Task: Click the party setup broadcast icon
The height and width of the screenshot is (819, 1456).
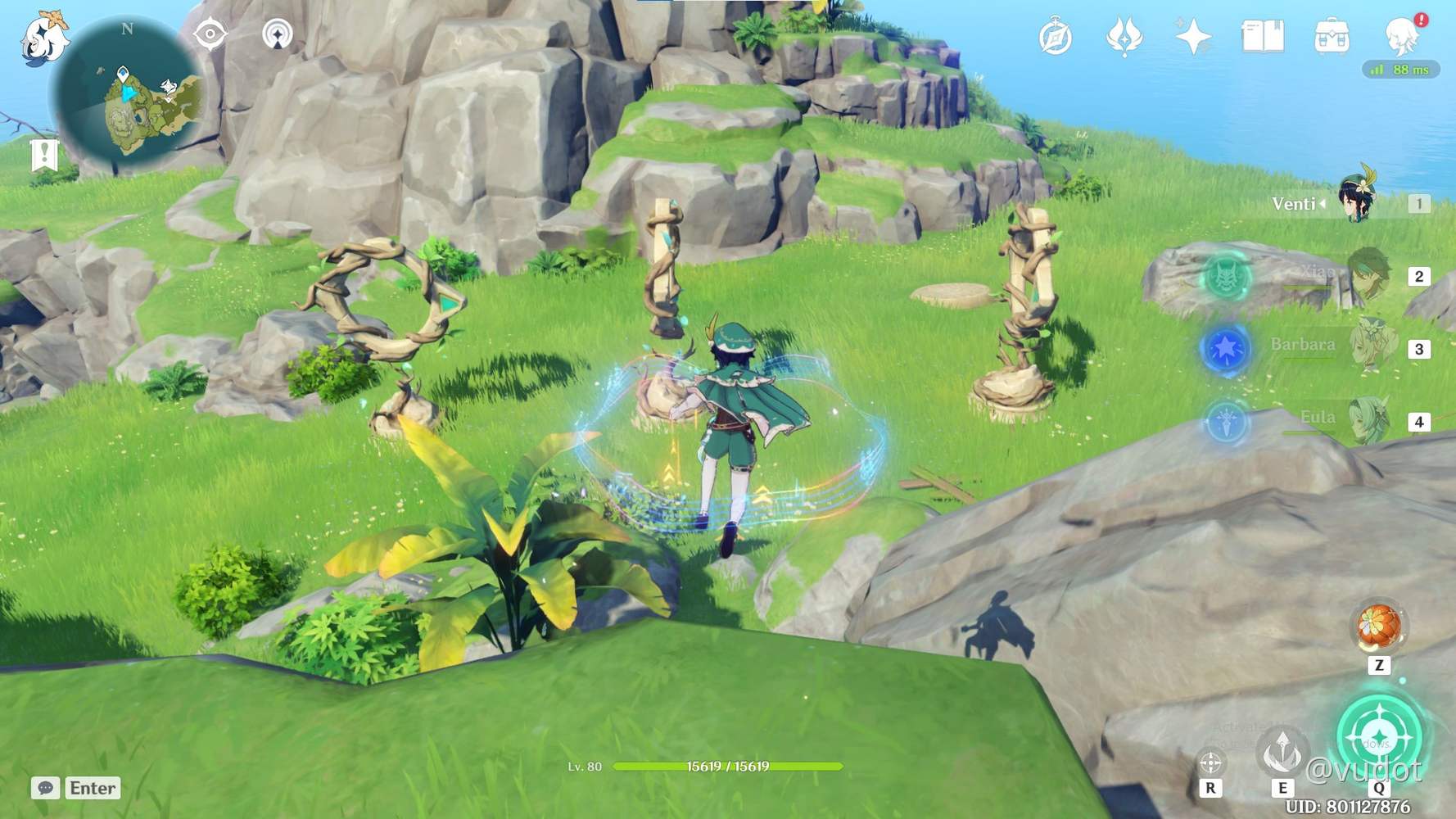Action: 279,35
